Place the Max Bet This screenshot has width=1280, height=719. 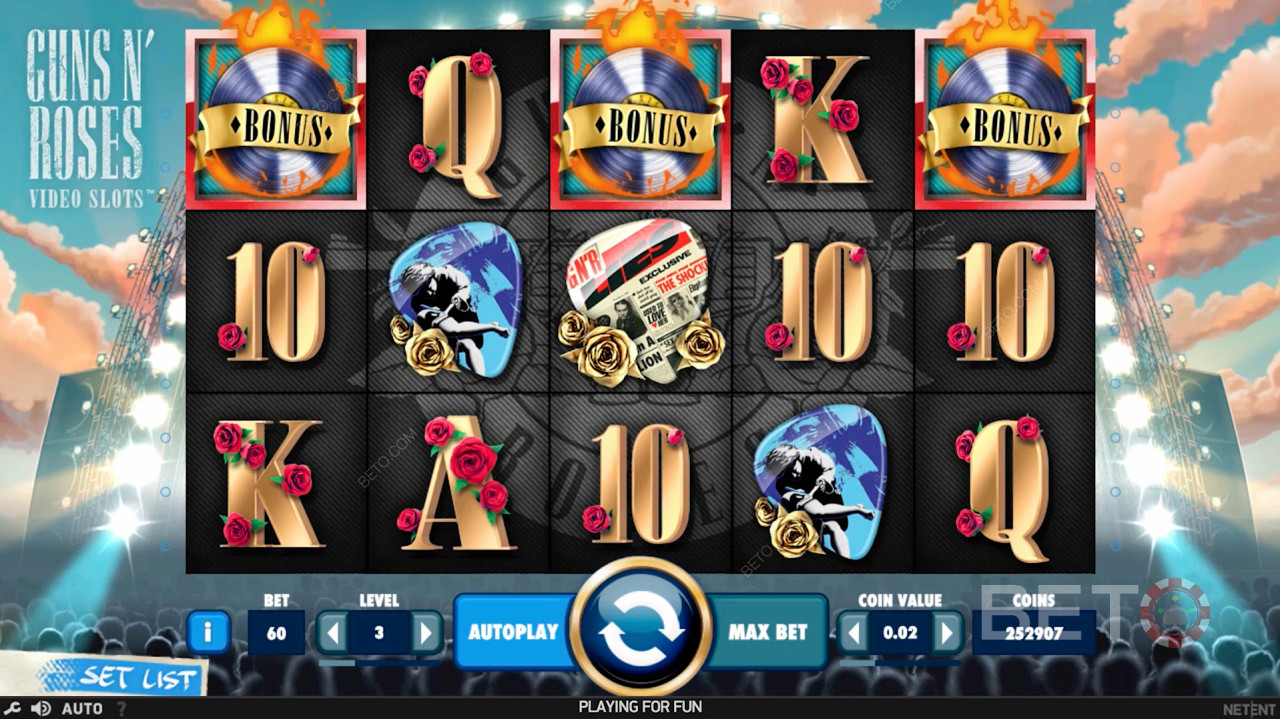pos(767,632)
